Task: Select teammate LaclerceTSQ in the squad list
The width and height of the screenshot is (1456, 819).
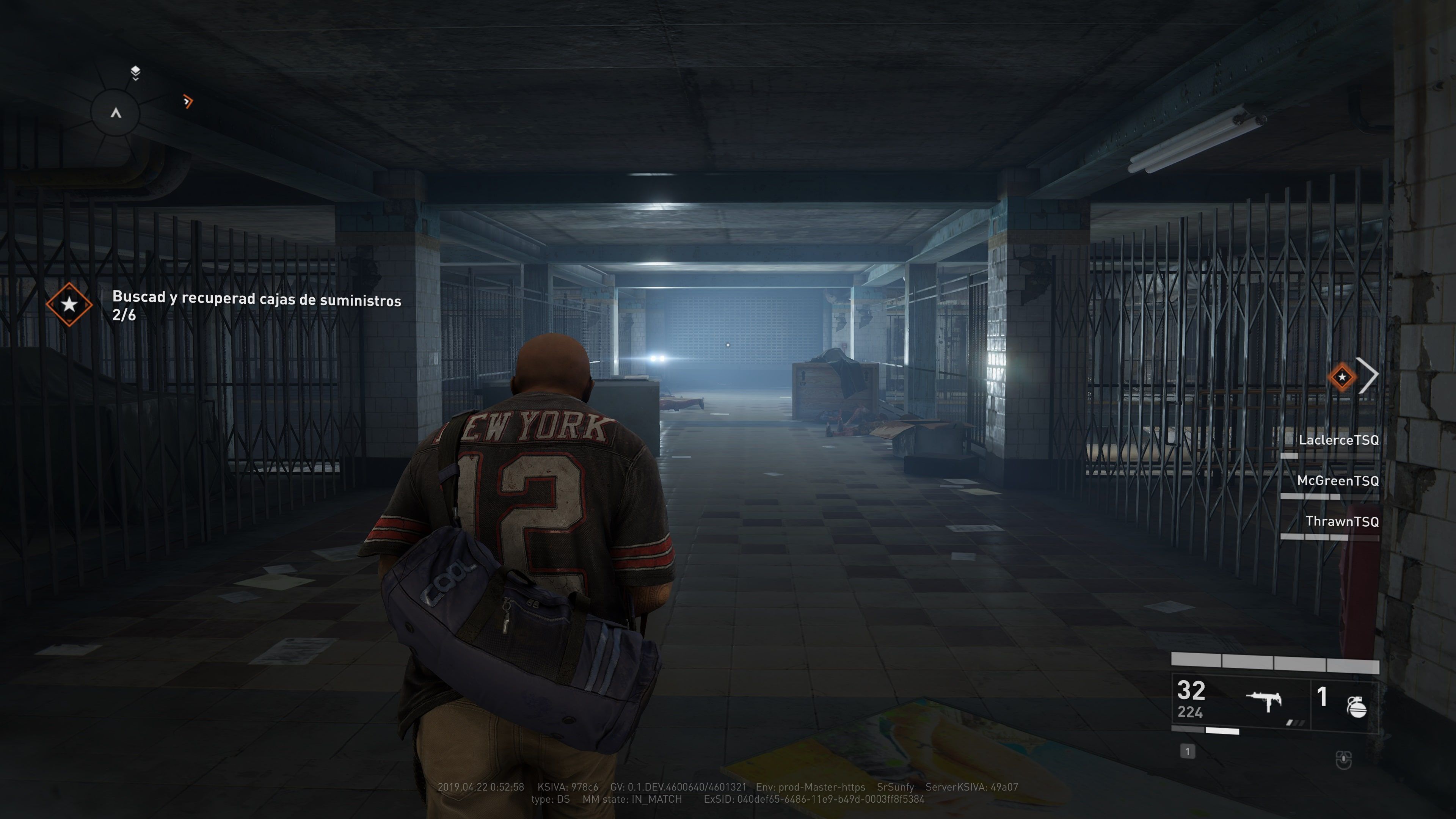Action: (x=1338, y=440)
